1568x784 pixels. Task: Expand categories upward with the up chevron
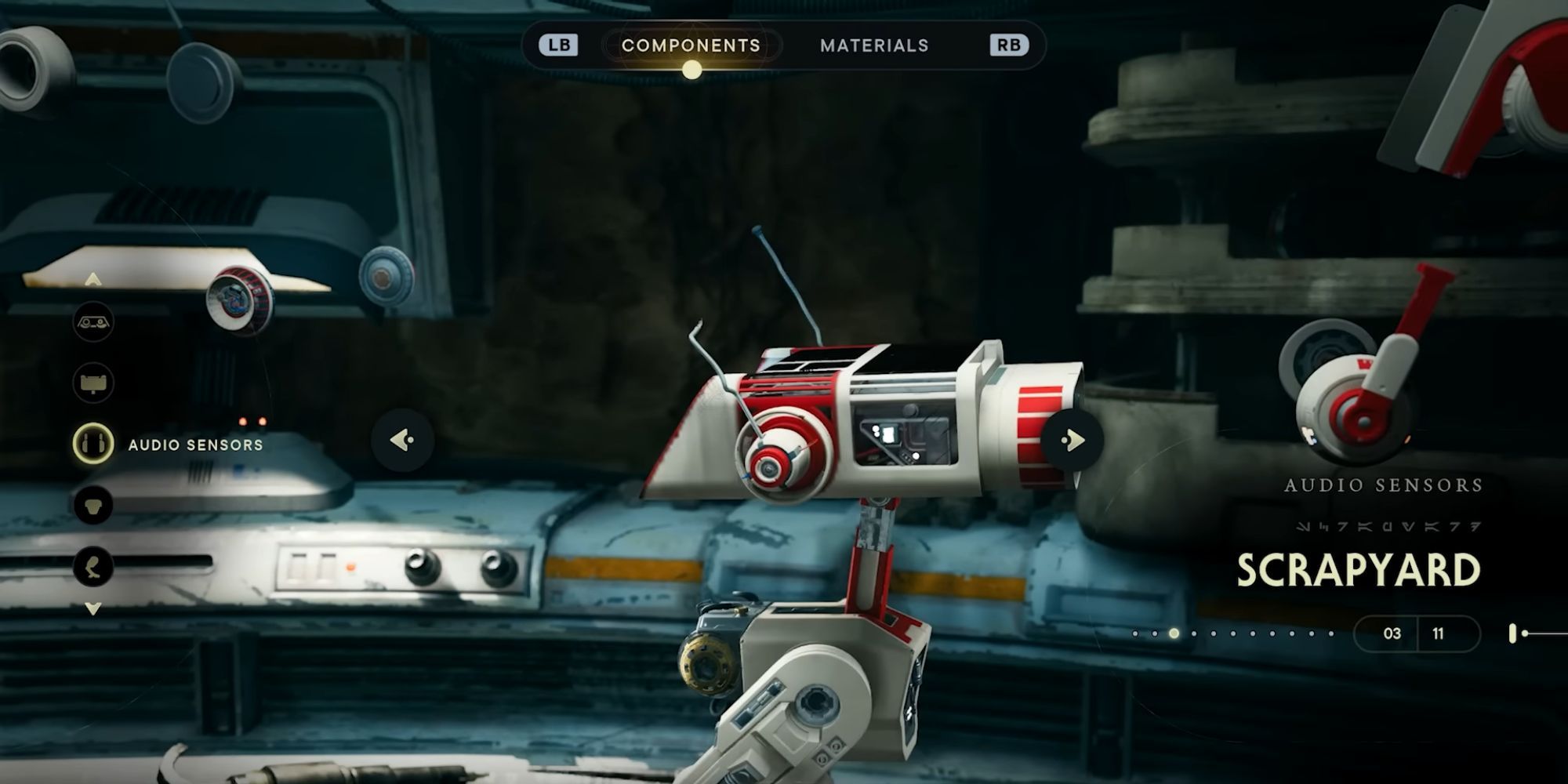pyautogui.click(x=93, y=278)
